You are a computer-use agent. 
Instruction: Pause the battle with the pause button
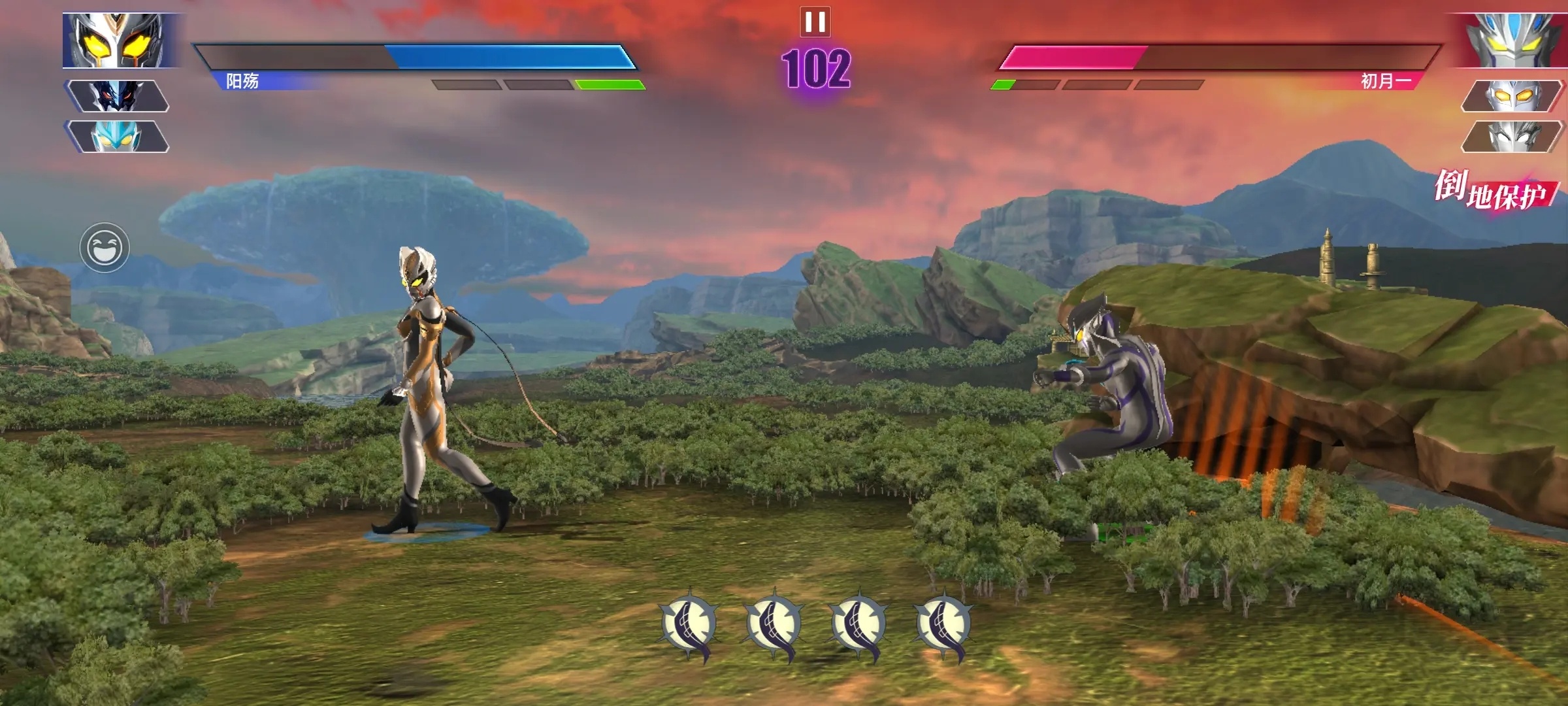pos(815,22)
